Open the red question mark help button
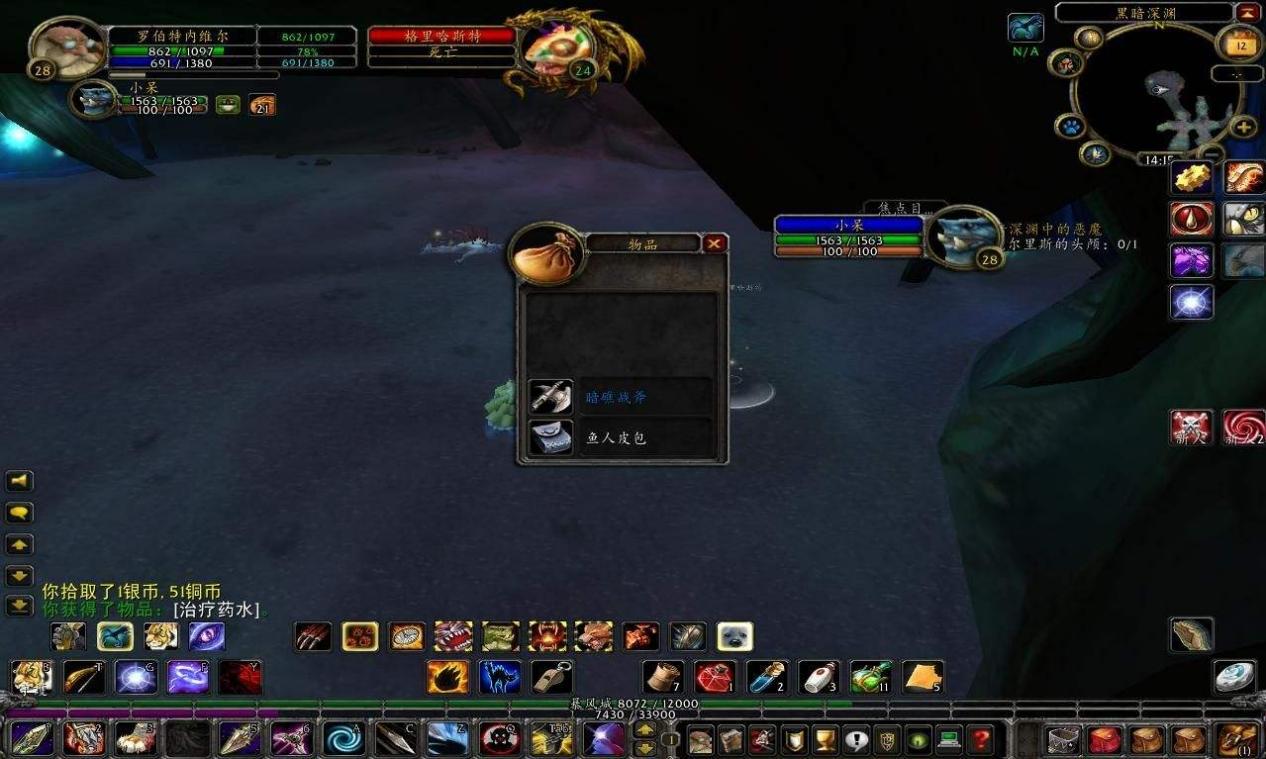This screenshot has height=759, width=1266. pos(981,740)
